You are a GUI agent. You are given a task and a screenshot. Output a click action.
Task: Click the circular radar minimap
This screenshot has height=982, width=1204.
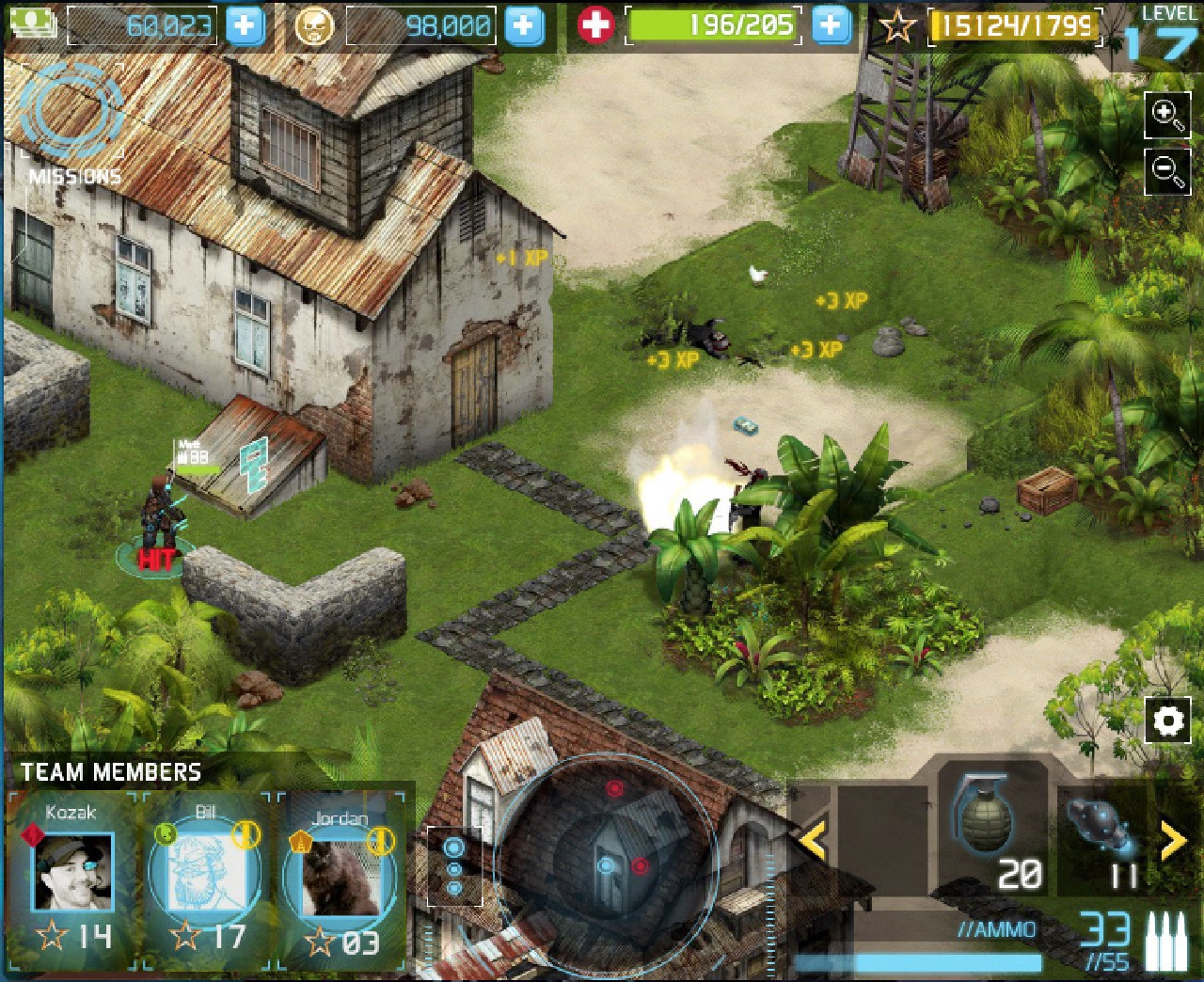pyautogui.click(x=610, y=863)
